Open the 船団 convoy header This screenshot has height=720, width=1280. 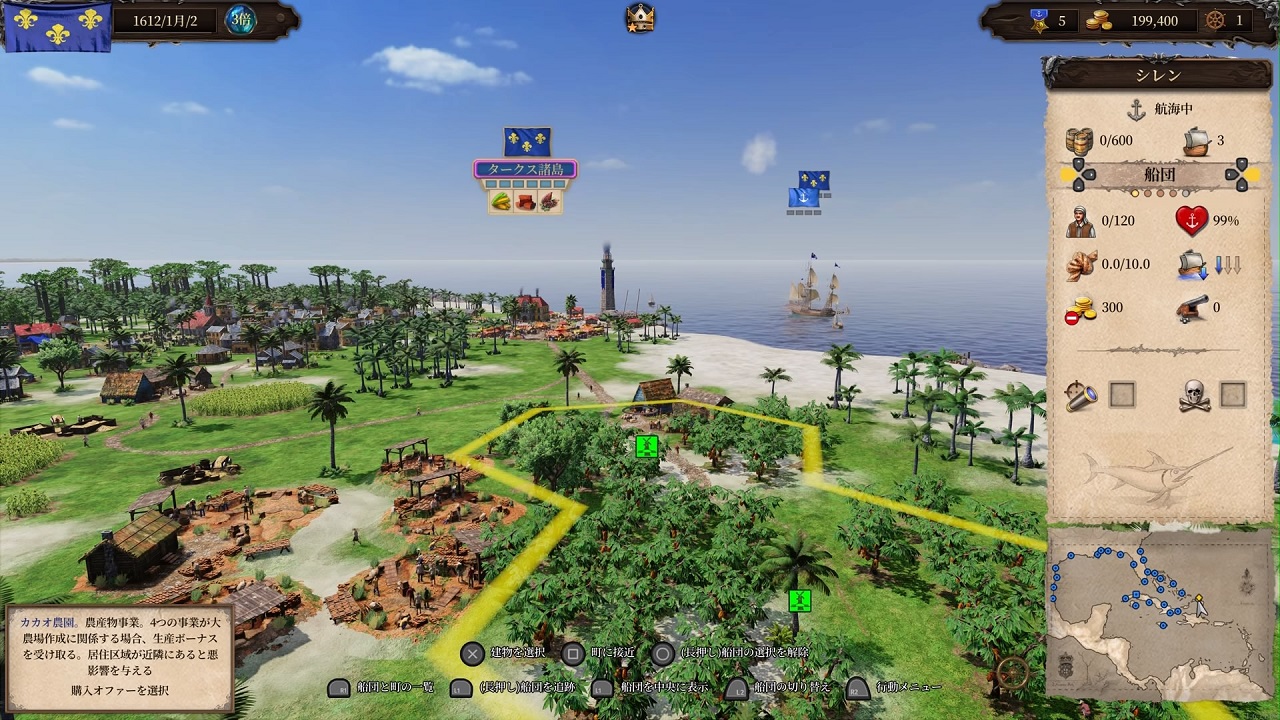click(1158, 174)
